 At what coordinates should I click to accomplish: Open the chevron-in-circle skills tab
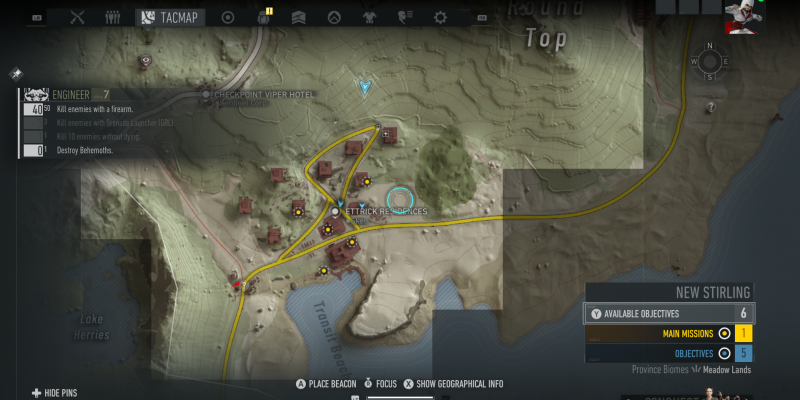336,17
